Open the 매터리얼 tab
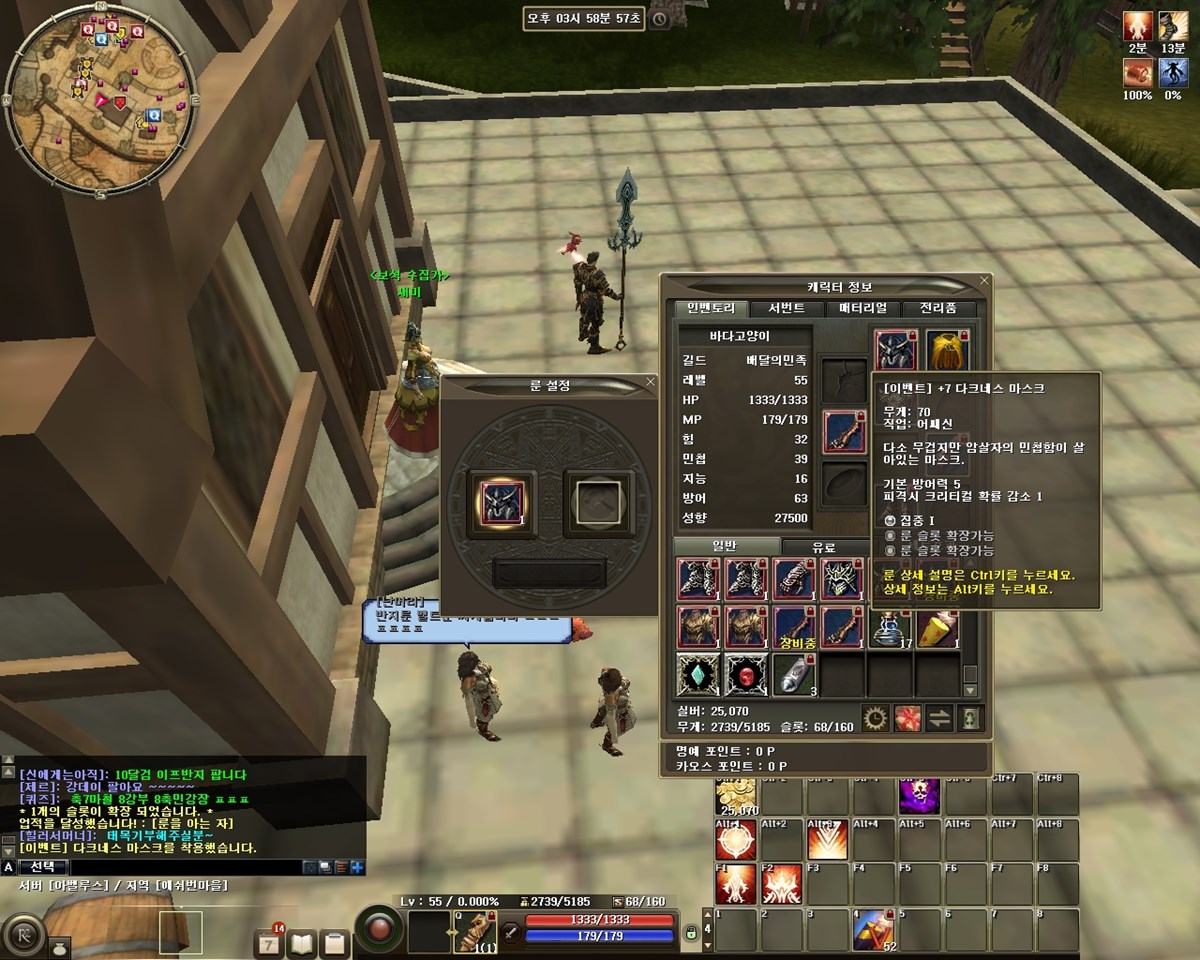The width and height of the screenshot is (1200, 960). pos(865,309)
